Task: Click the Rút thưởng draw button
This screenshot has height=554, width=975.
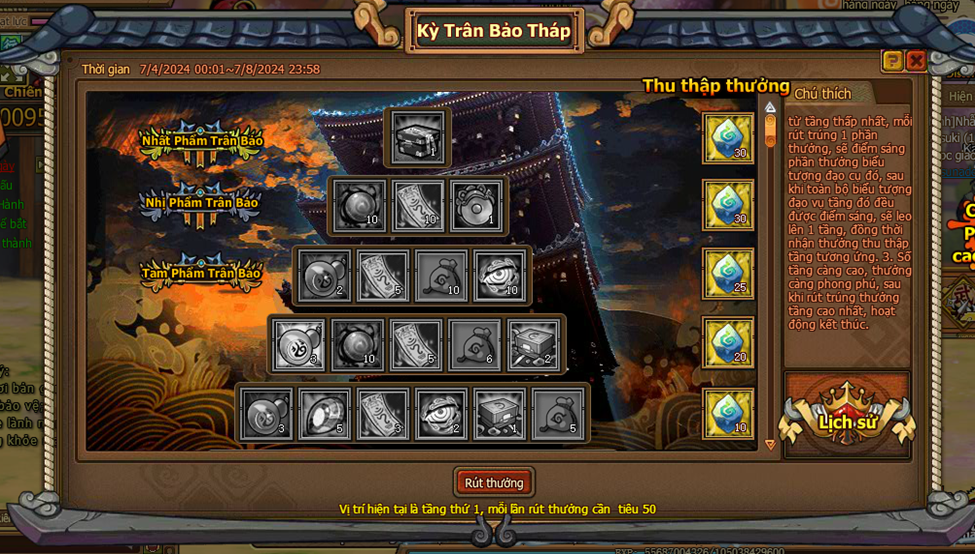Action: [x=494, y=482]
